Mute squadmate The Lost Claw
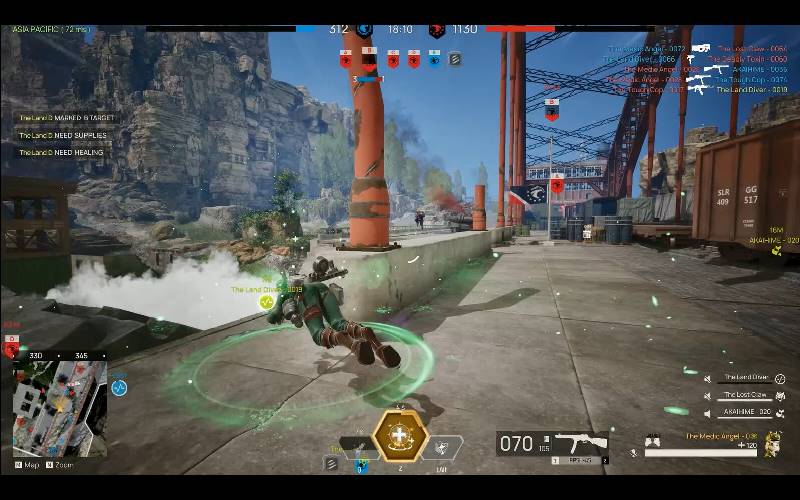This screenshot has height=500, width=800. pyautogui.click(x=707, y=395)
